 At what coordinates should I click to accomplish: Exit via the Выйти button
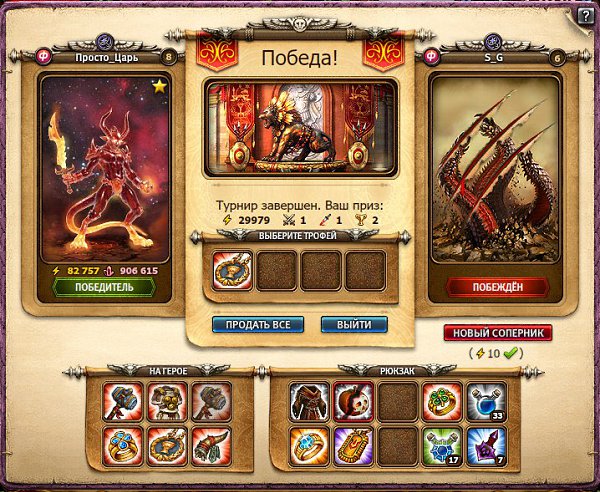354,325
